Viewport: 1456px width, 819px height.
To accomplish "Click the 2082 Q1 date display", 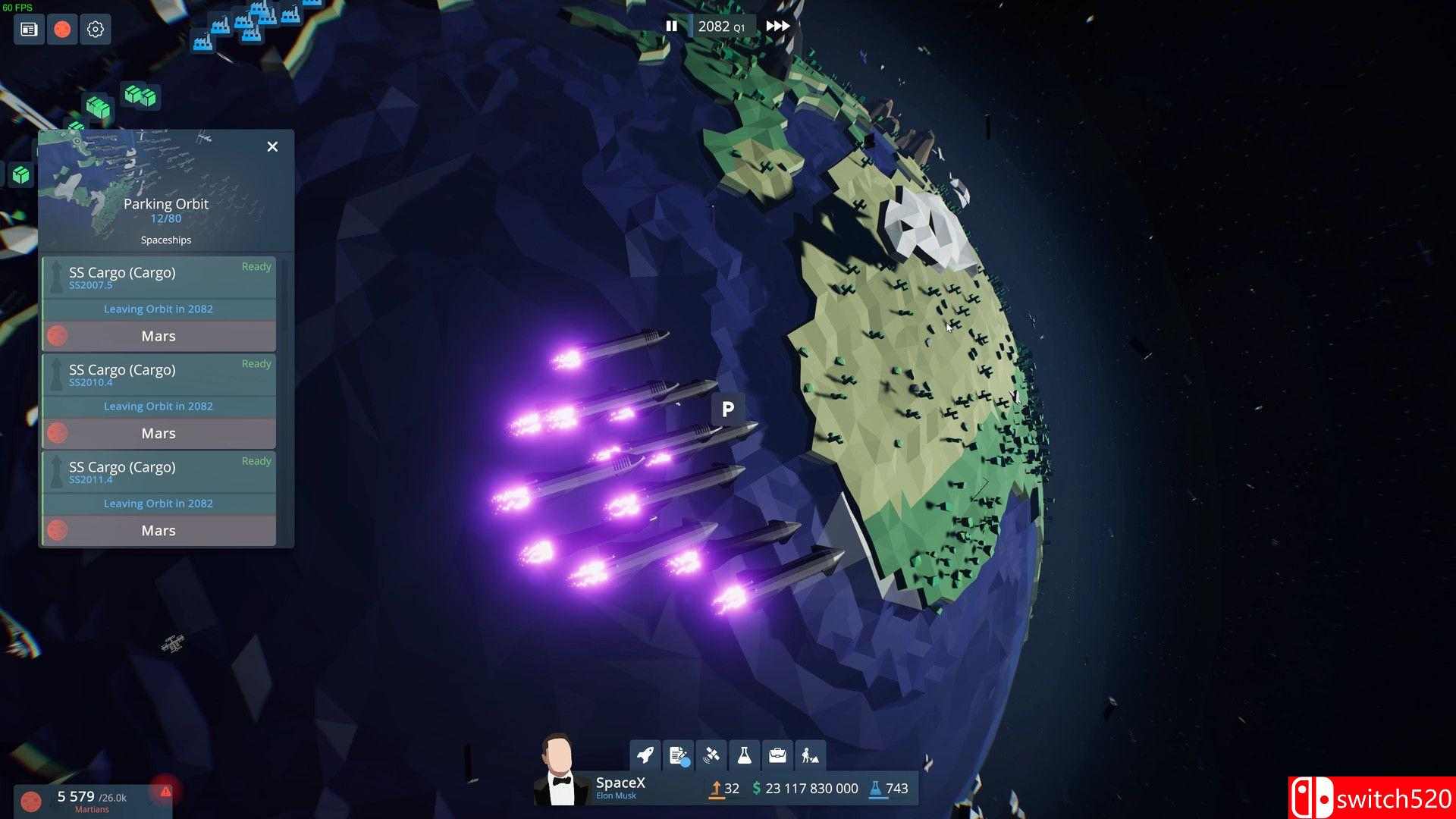I will click(720, 25).
